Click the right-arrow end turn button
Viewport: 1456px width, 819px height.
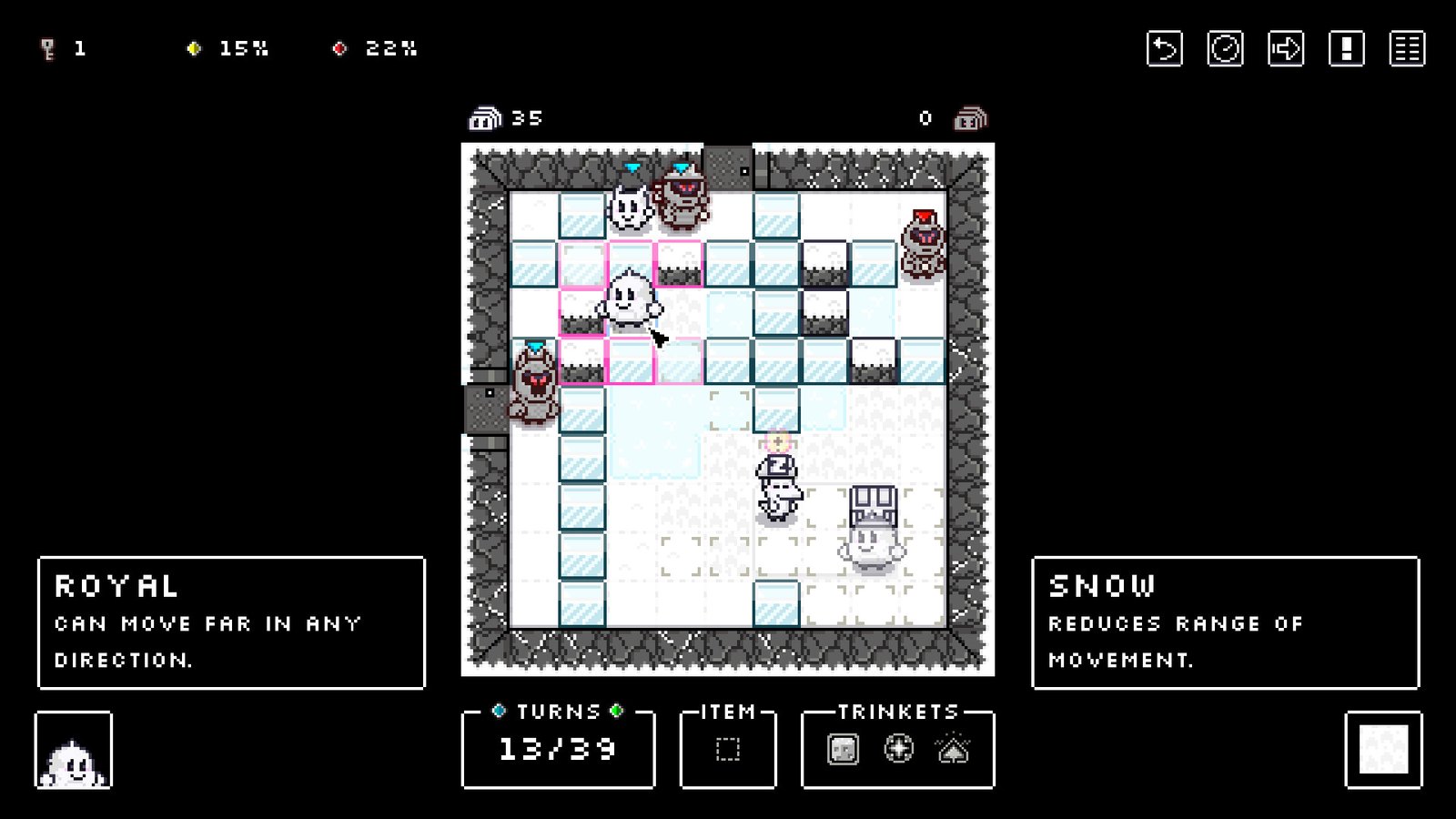coord(1285,49)
